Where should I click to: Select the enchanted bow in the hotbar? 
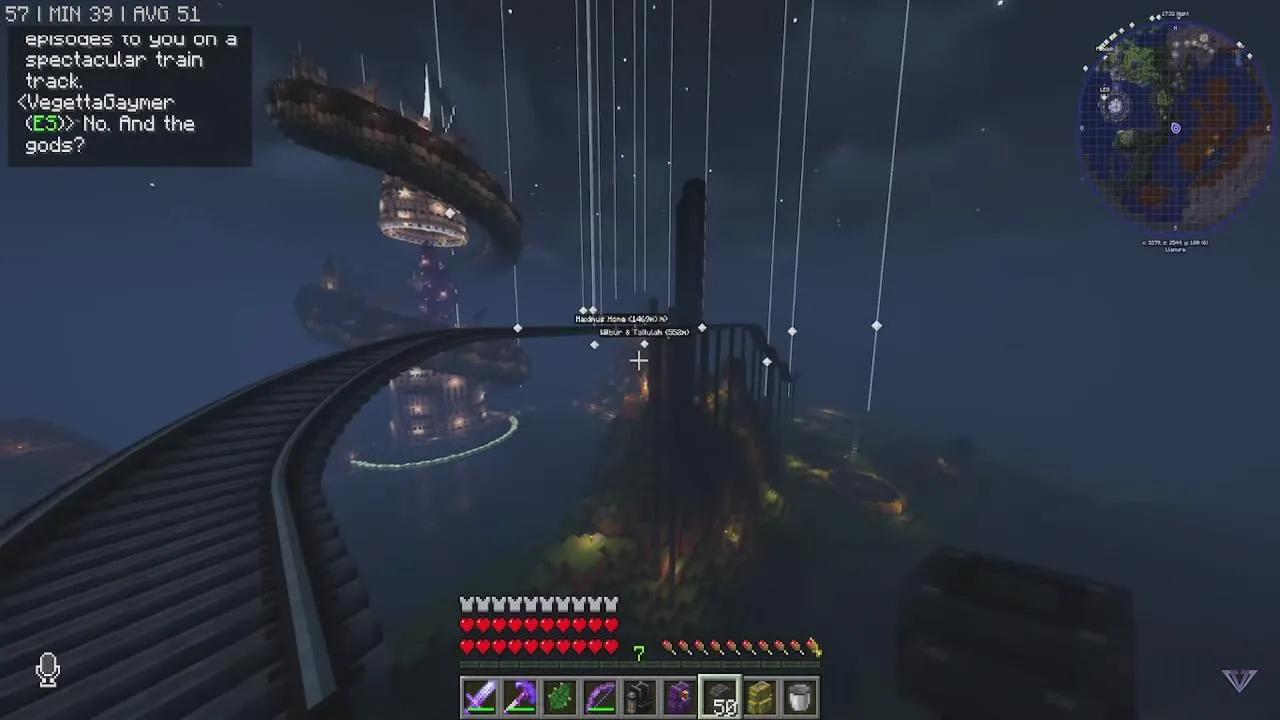[x=599, y=697]
